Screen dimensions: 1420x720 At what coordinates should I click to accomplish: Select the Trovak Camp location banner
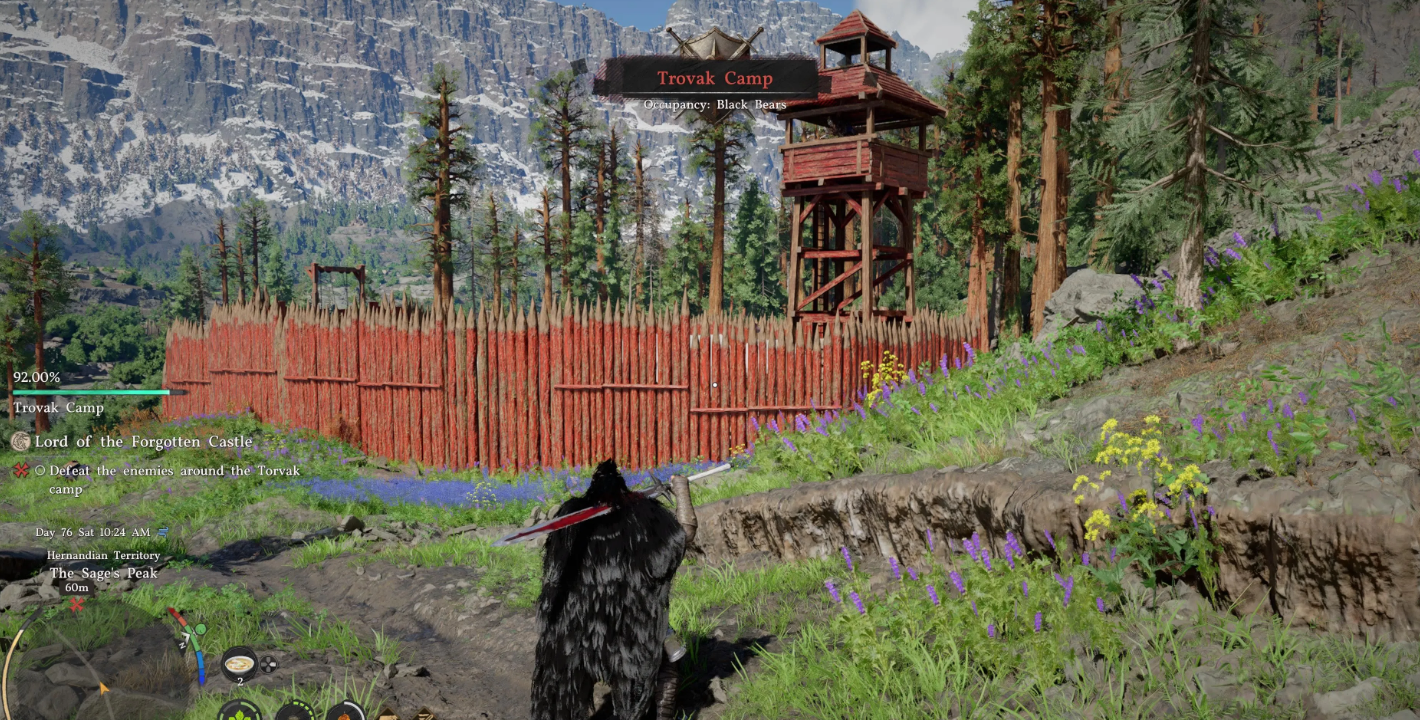point(714,79)
